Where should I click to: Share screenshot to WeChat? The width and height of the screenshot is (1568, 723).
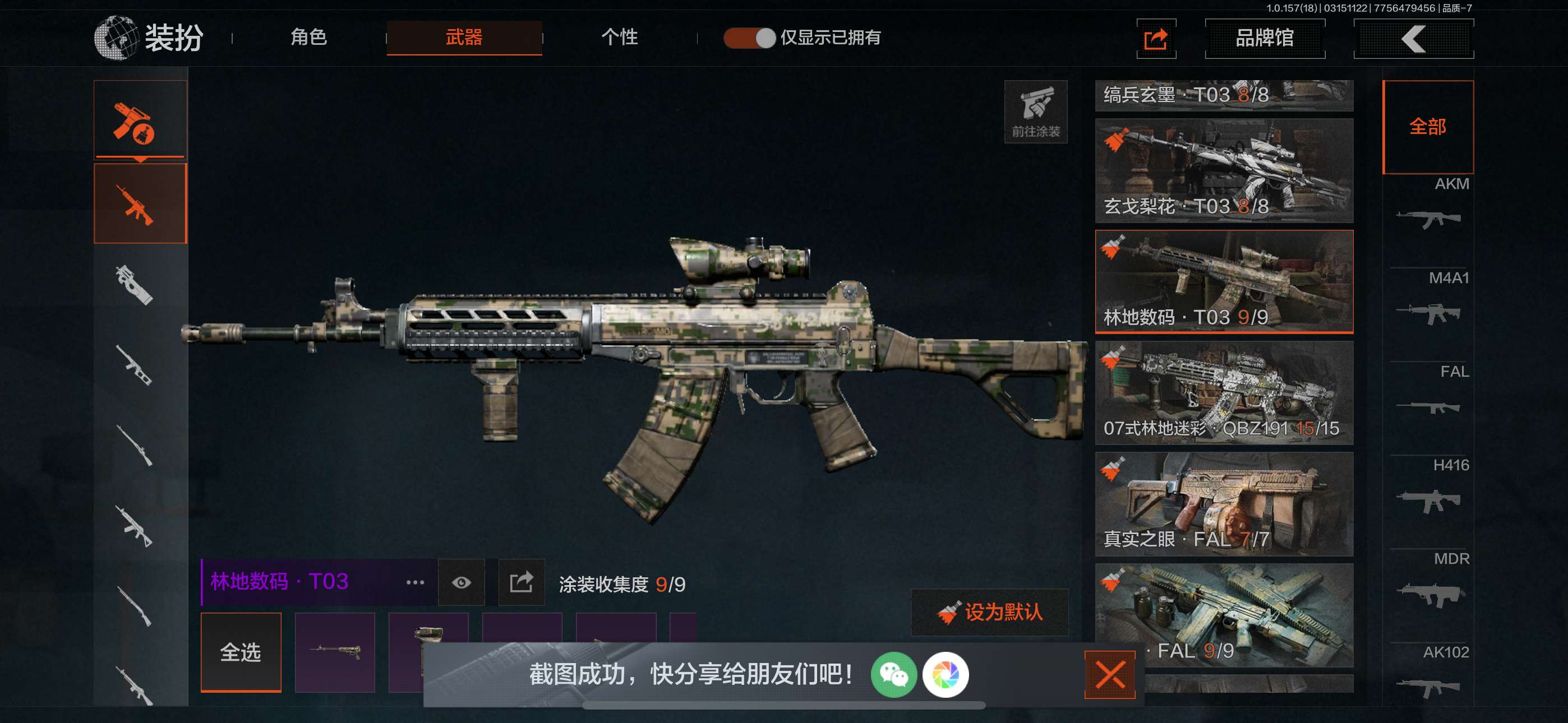click(x=893, y=674)
